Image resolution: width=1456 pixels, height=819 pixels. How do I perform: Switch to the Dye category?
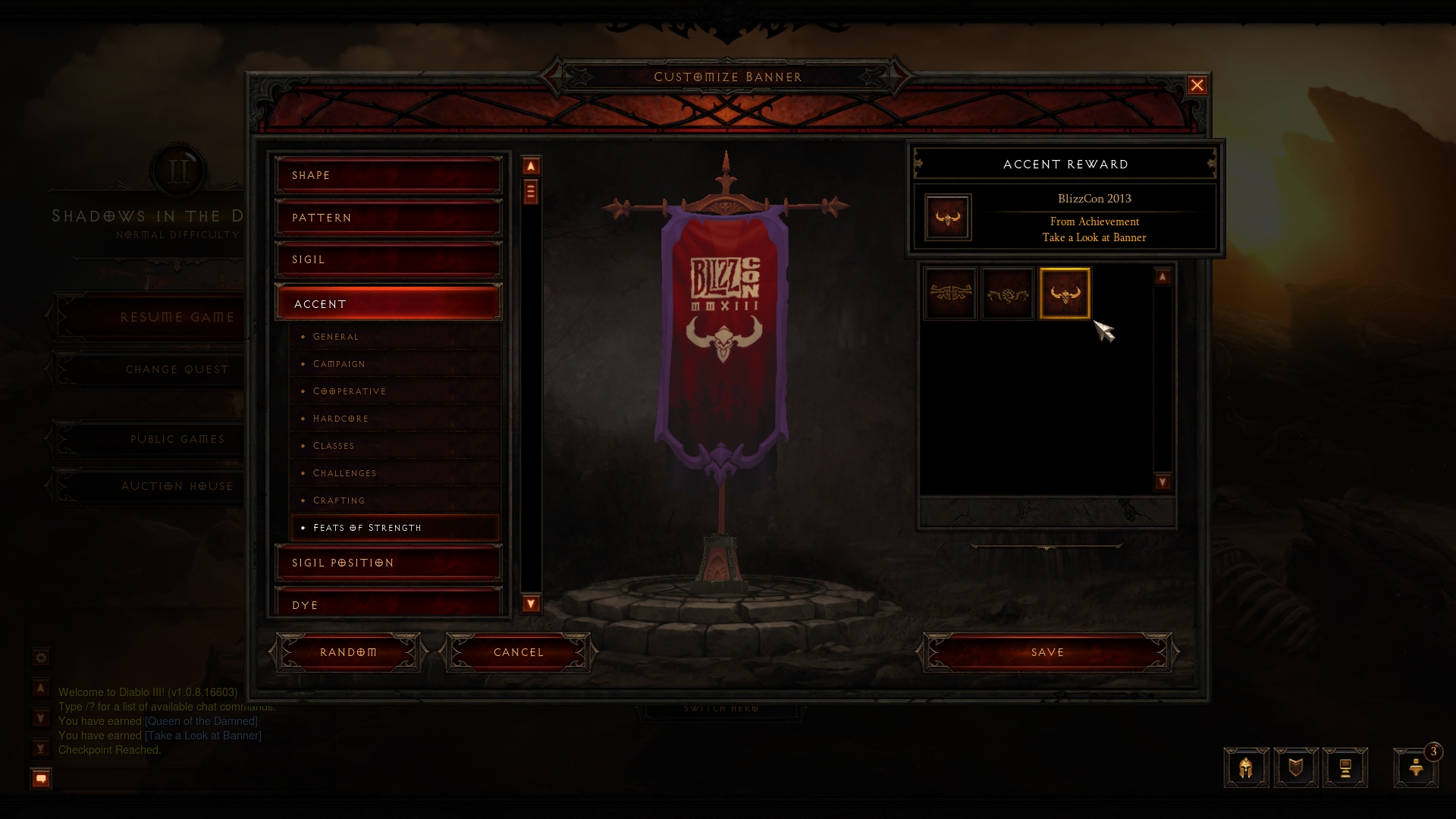click(388, 604)
